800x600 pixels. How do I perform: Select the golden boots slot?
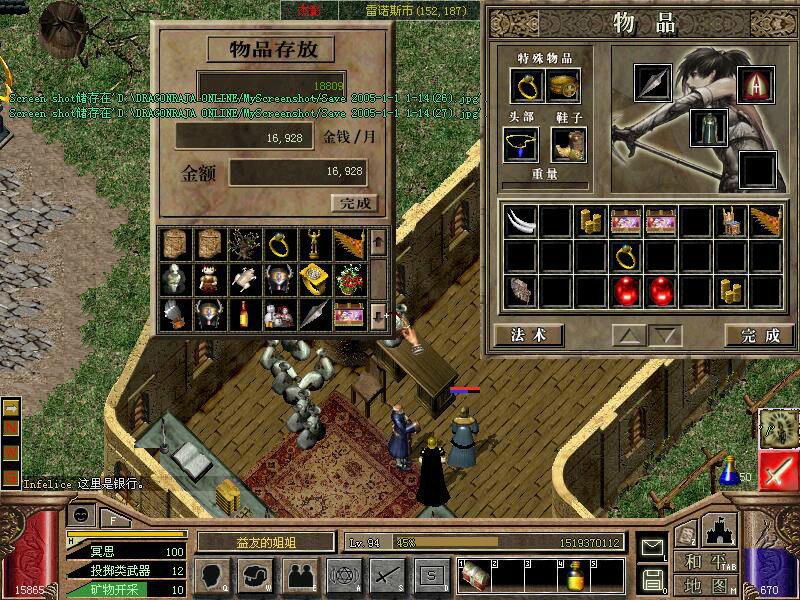click(x=568, y=146)
